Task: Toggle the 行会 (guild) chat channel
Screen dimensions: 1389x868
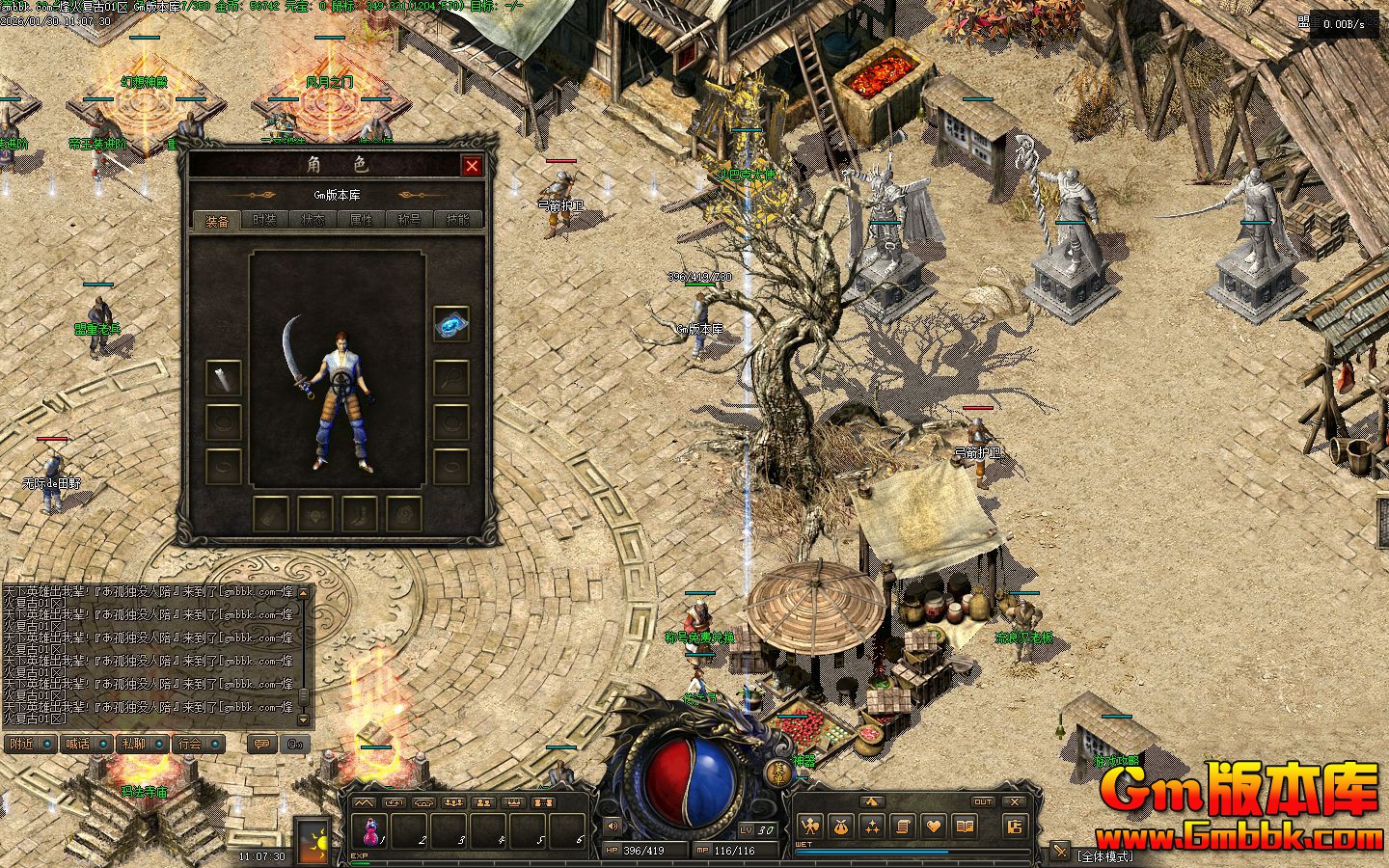Action: [189, 744]
